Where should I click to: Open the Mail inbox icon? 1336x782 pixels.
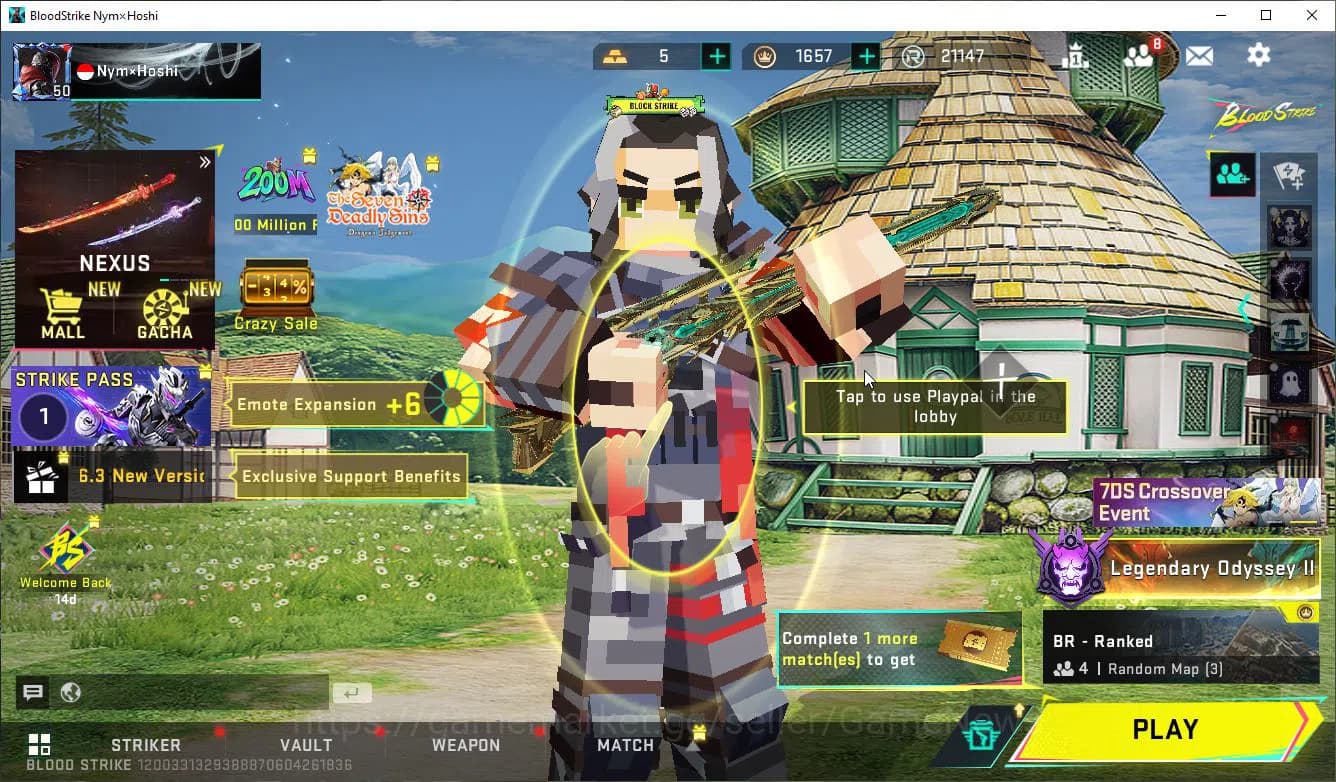point(1199,56)
